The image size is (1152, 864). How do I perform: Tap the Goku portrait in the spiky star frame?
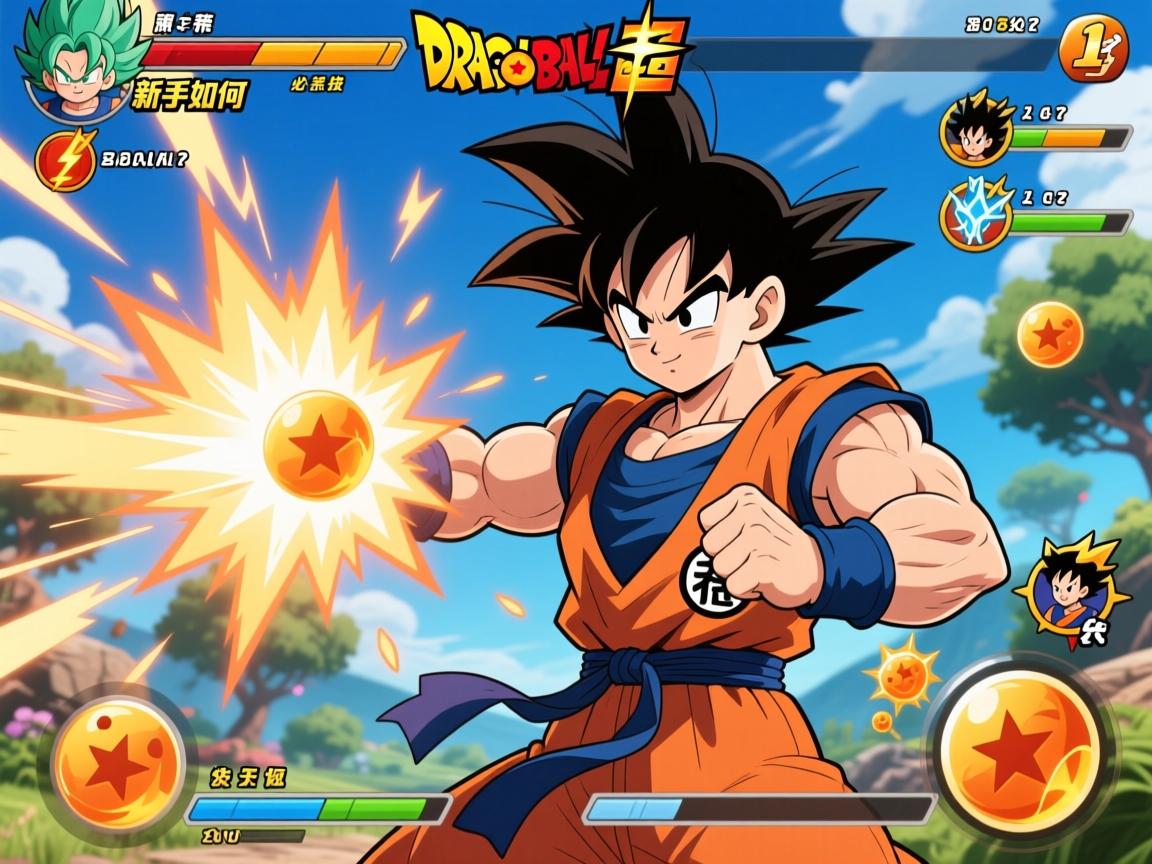click(1070, 592)
